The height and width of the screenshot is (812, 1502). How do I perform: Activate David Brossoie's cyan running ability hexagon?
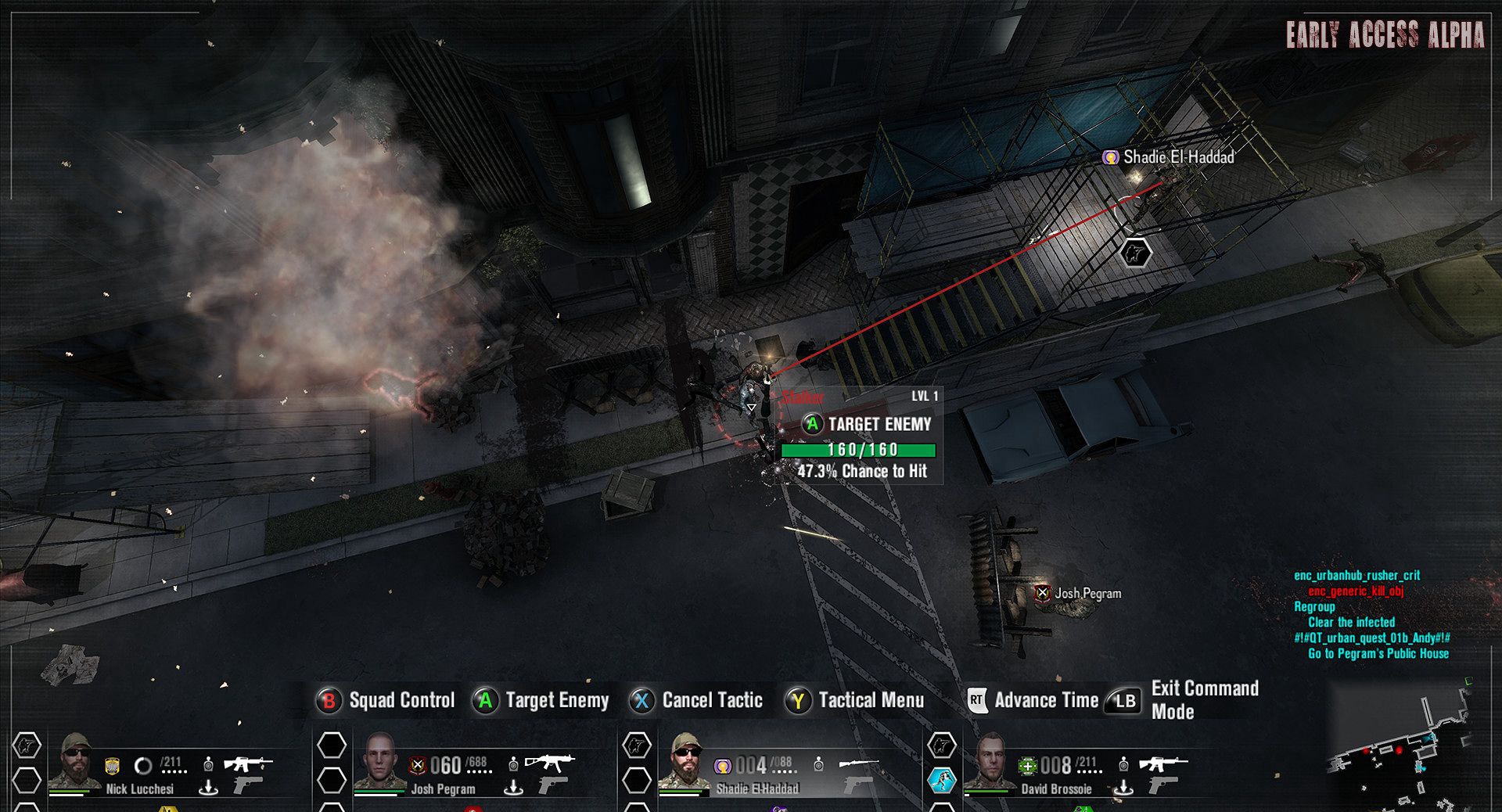942,780
